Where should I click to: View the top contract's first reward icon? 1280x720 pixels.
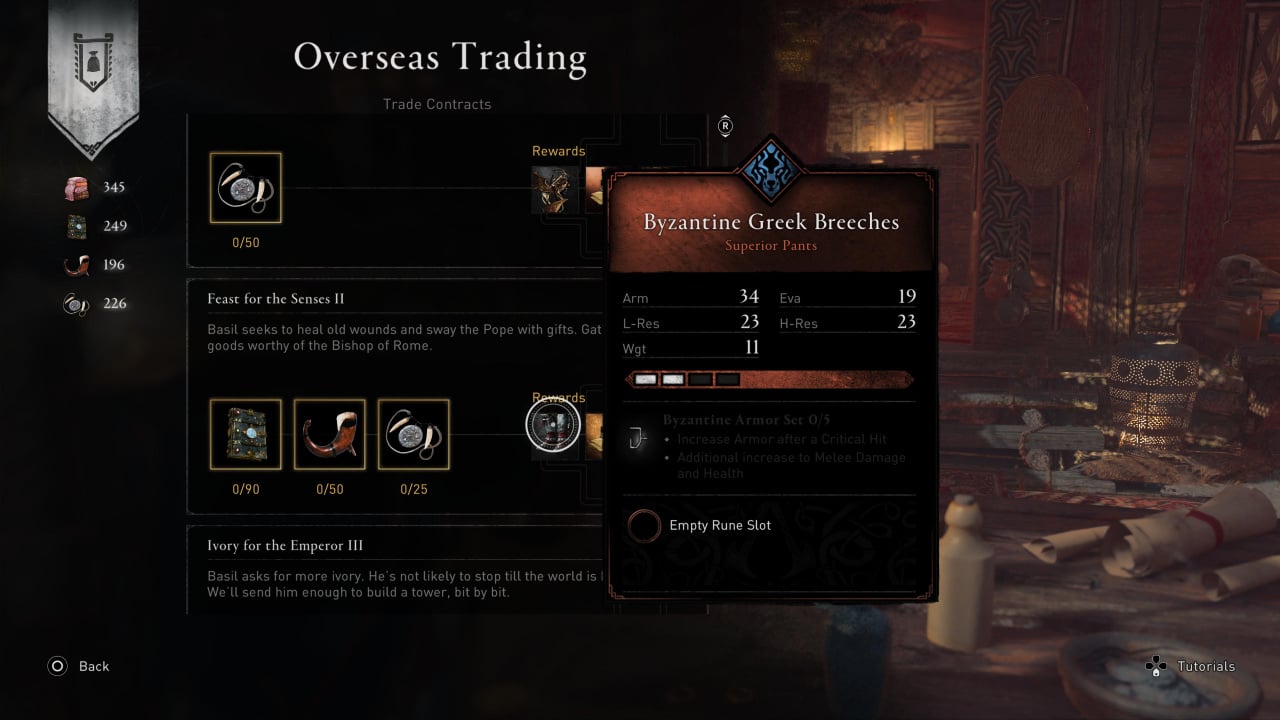(x=555, y=190)
